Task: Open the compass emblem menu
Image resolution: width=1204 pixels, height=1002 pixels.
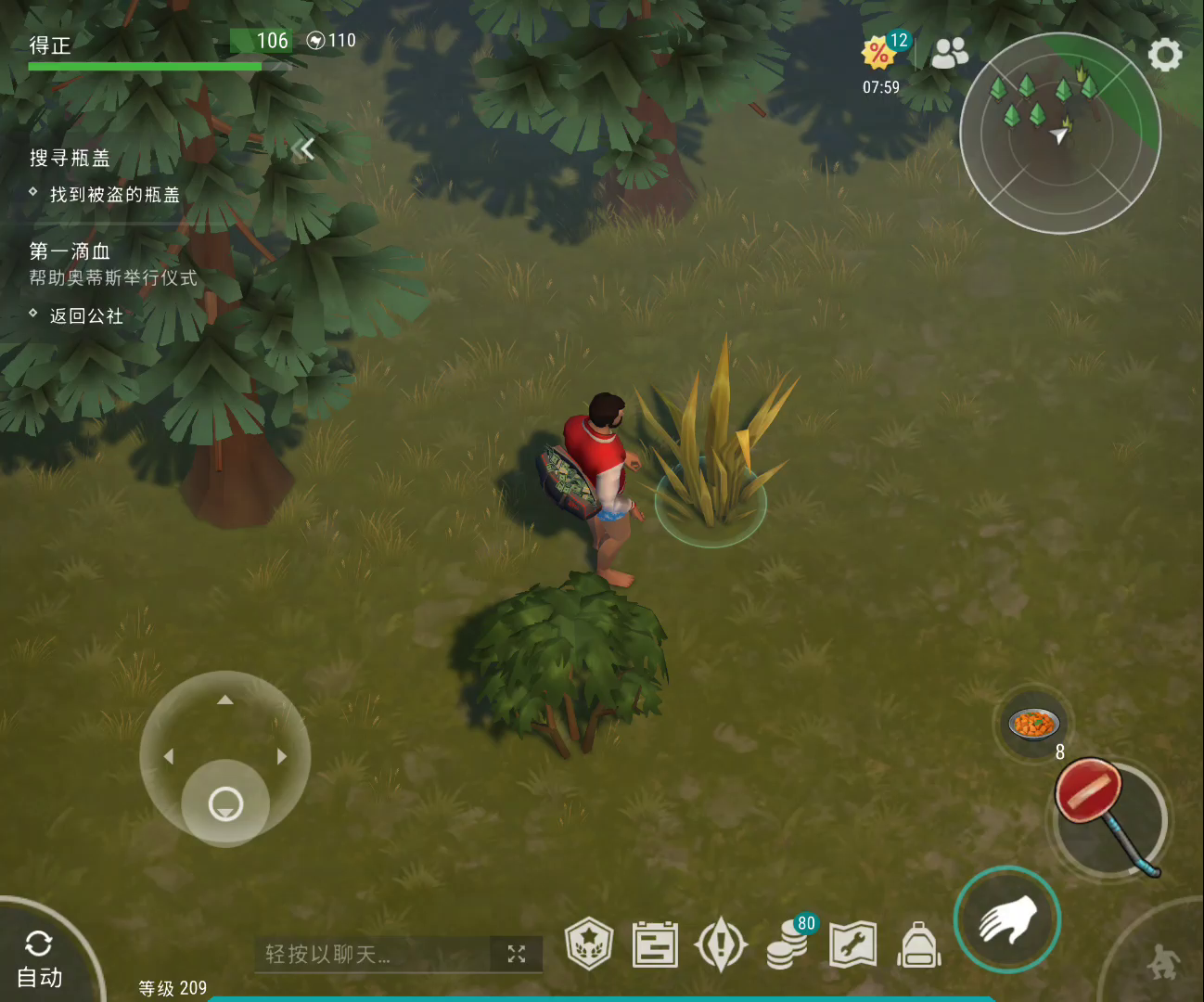Action: (721, 944)
